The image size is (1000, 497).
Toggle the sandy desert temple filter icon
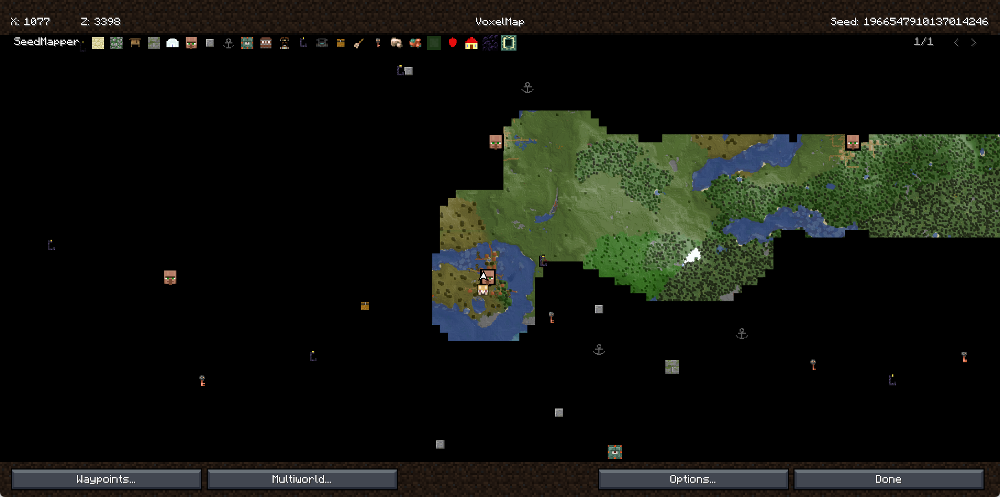click(x=98, y=43)
